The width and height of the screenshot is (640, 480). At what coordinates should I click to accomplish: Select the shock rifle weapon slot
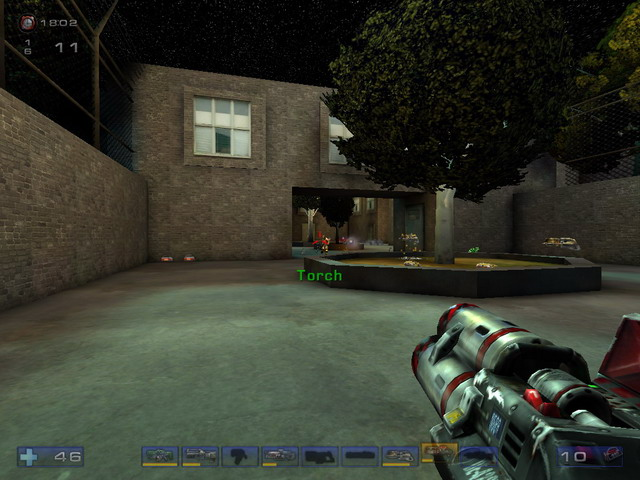tap(280, 456)
